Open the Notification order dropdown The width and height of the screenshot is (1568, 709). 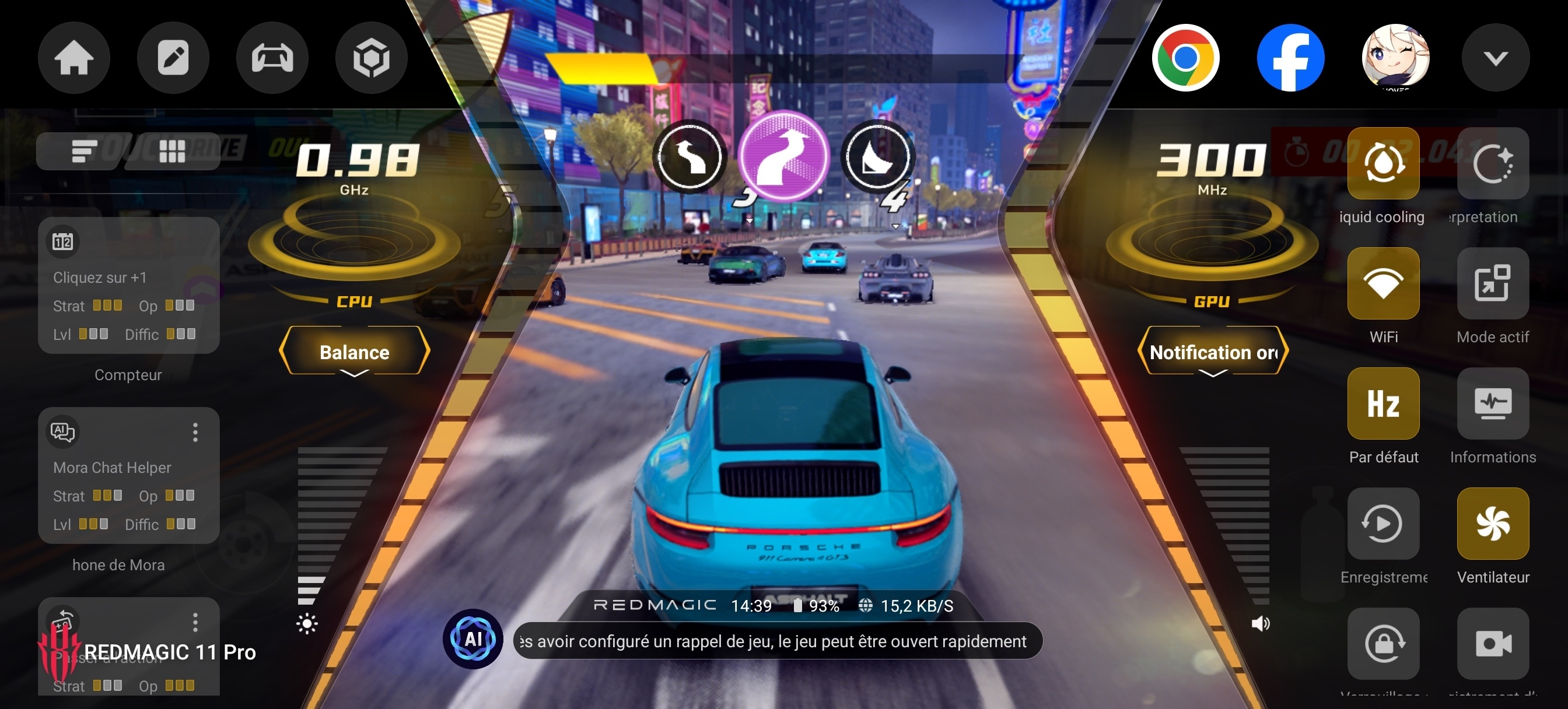1213,352
